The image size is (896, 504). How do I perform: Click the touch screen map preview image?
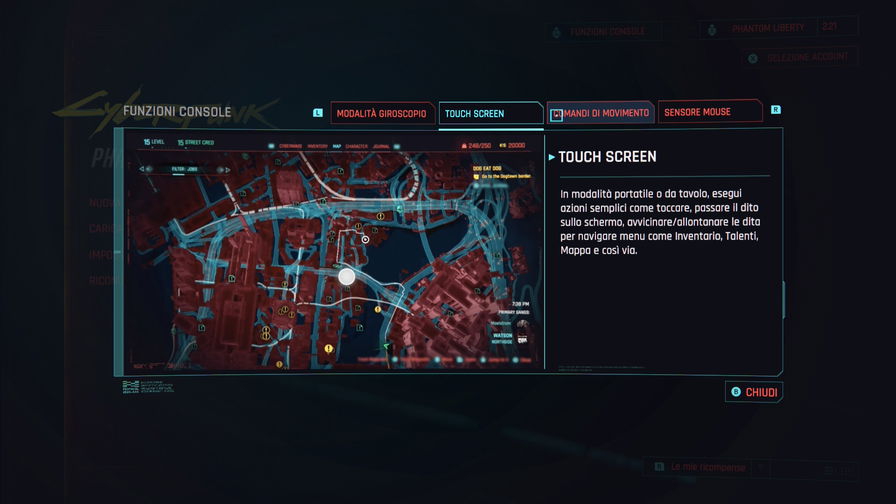coord(333,250)
